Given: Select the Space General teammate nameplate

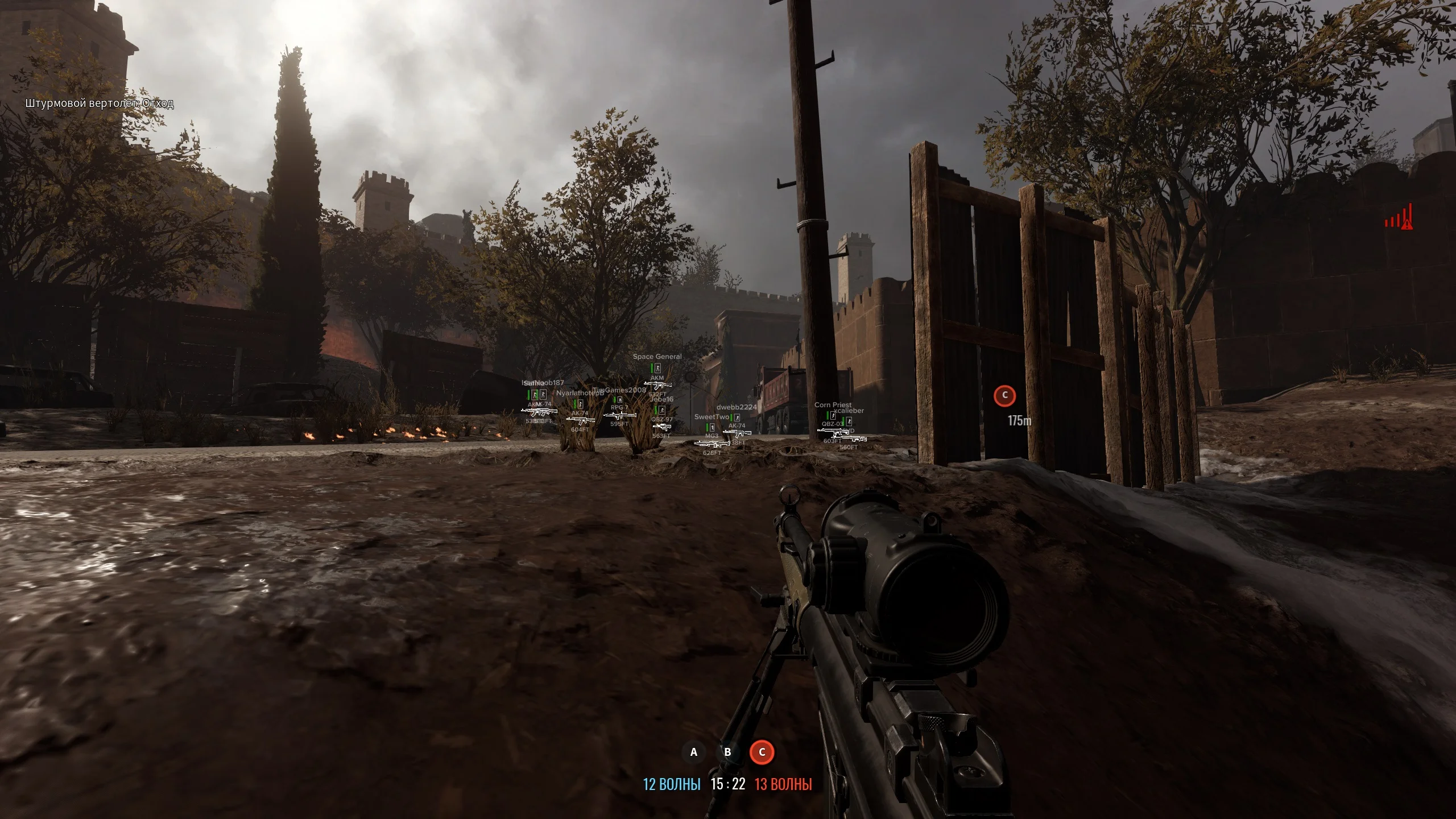Looking at the screenshot, I should click(657, 357).
